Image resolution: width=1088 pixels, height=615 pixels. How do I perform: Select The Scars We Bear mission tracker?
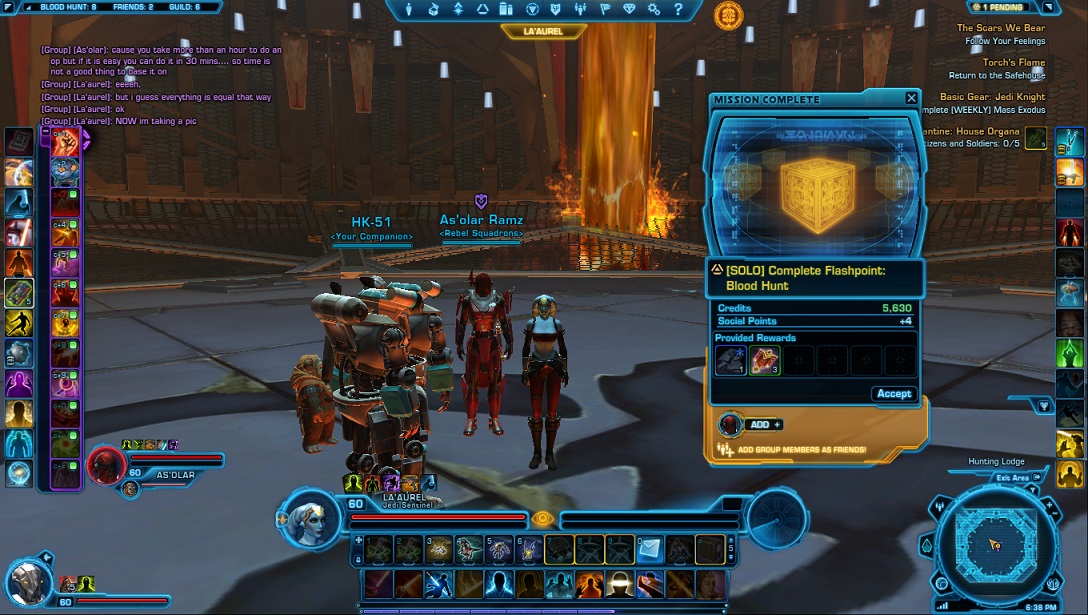[1000, 28]
